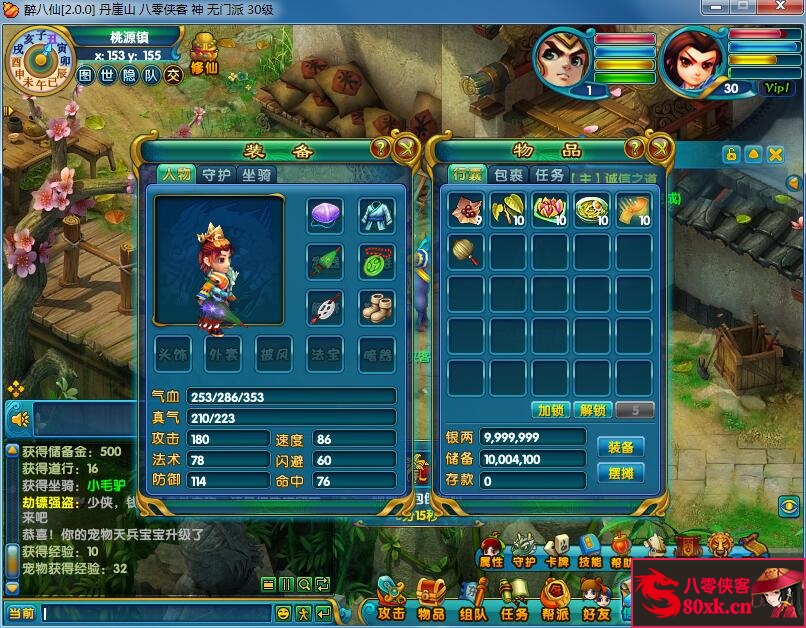Switch to the 包裹 bag tab
Image resolution: width=806 pixels, height=628 pixels.
(x=509, y=175)
